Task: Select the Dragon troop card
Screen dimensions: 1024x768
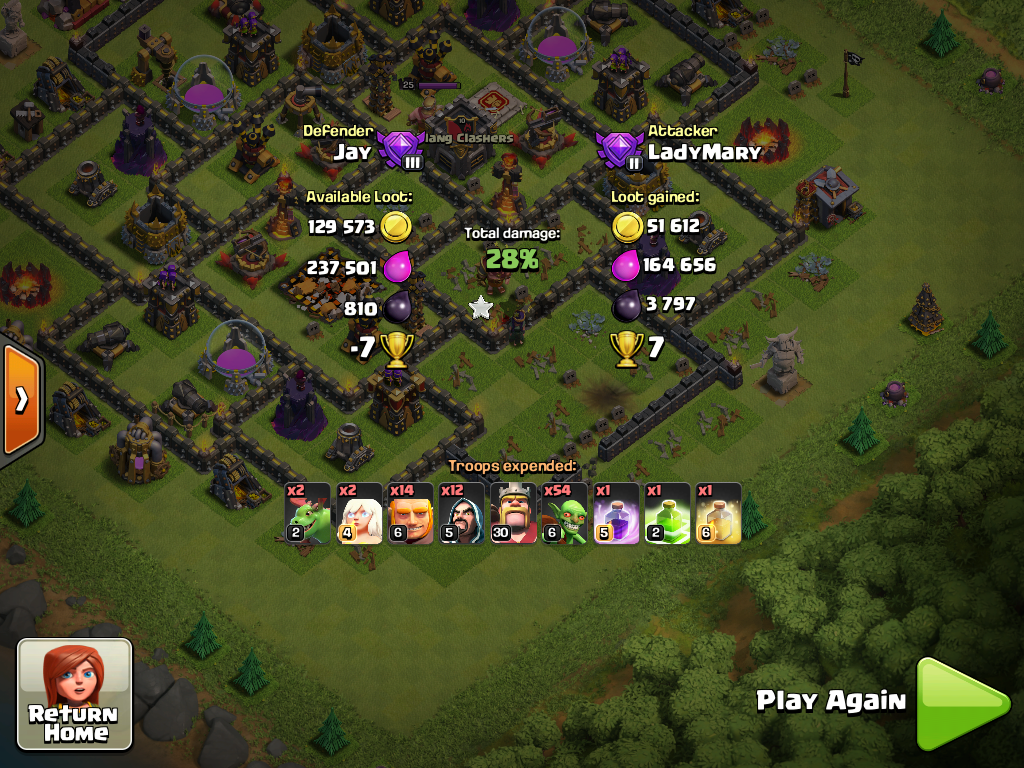Action: pyautogui.click(x=307, y=514)
